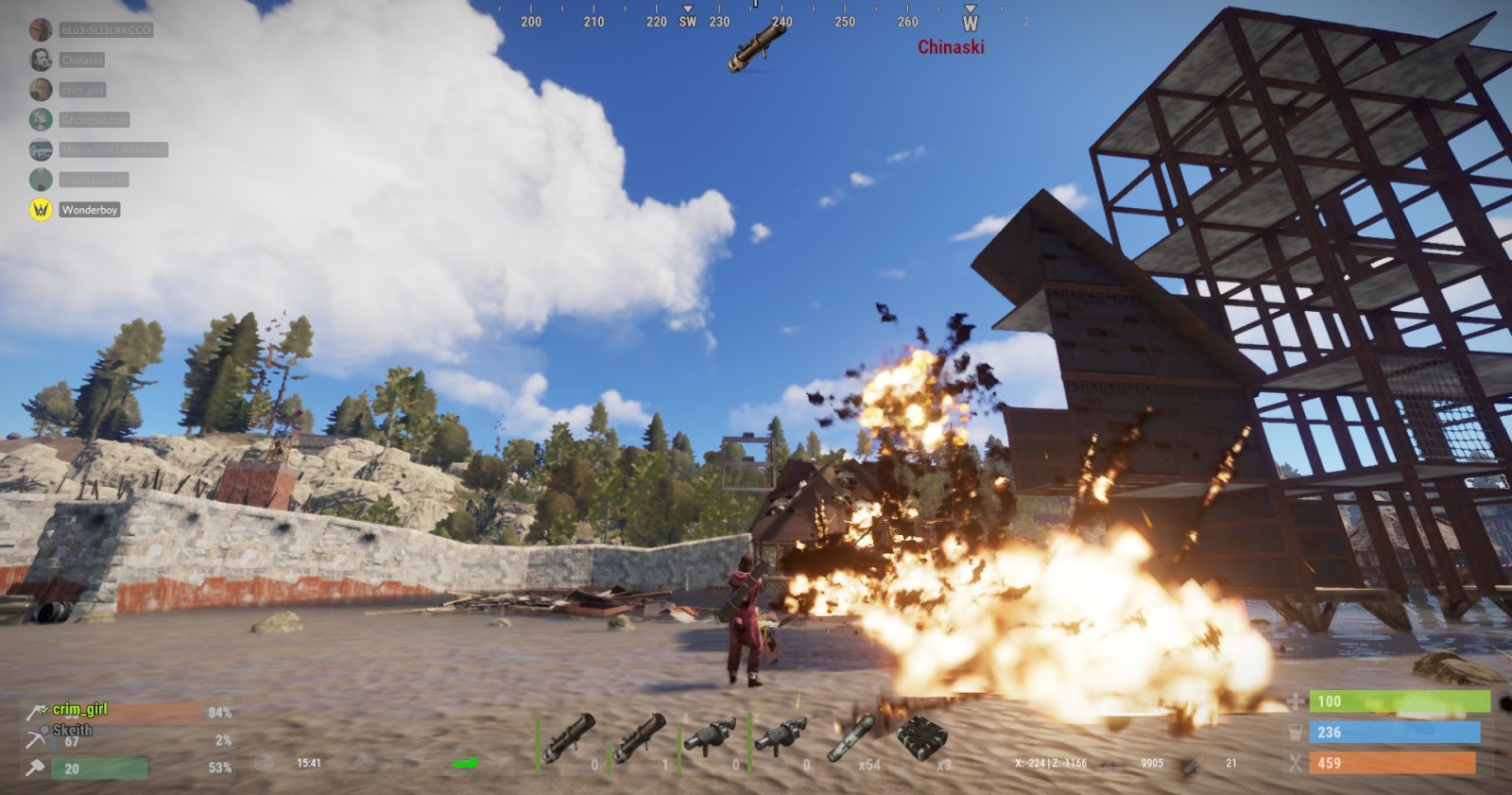Click Wonderboy in the voice overlay list

[x=90, y=210]
